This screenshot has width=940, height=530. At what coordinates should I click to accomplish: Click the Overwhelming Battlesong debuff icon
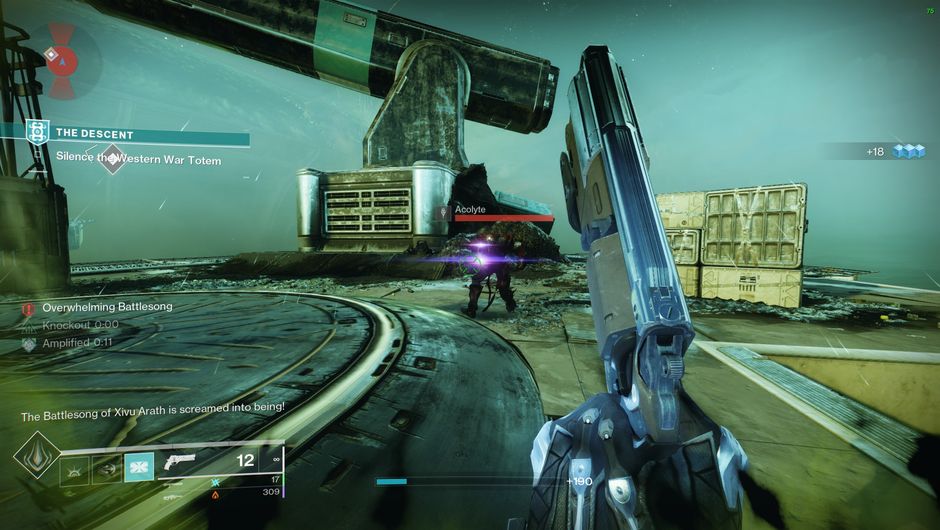tap(28, 308)
